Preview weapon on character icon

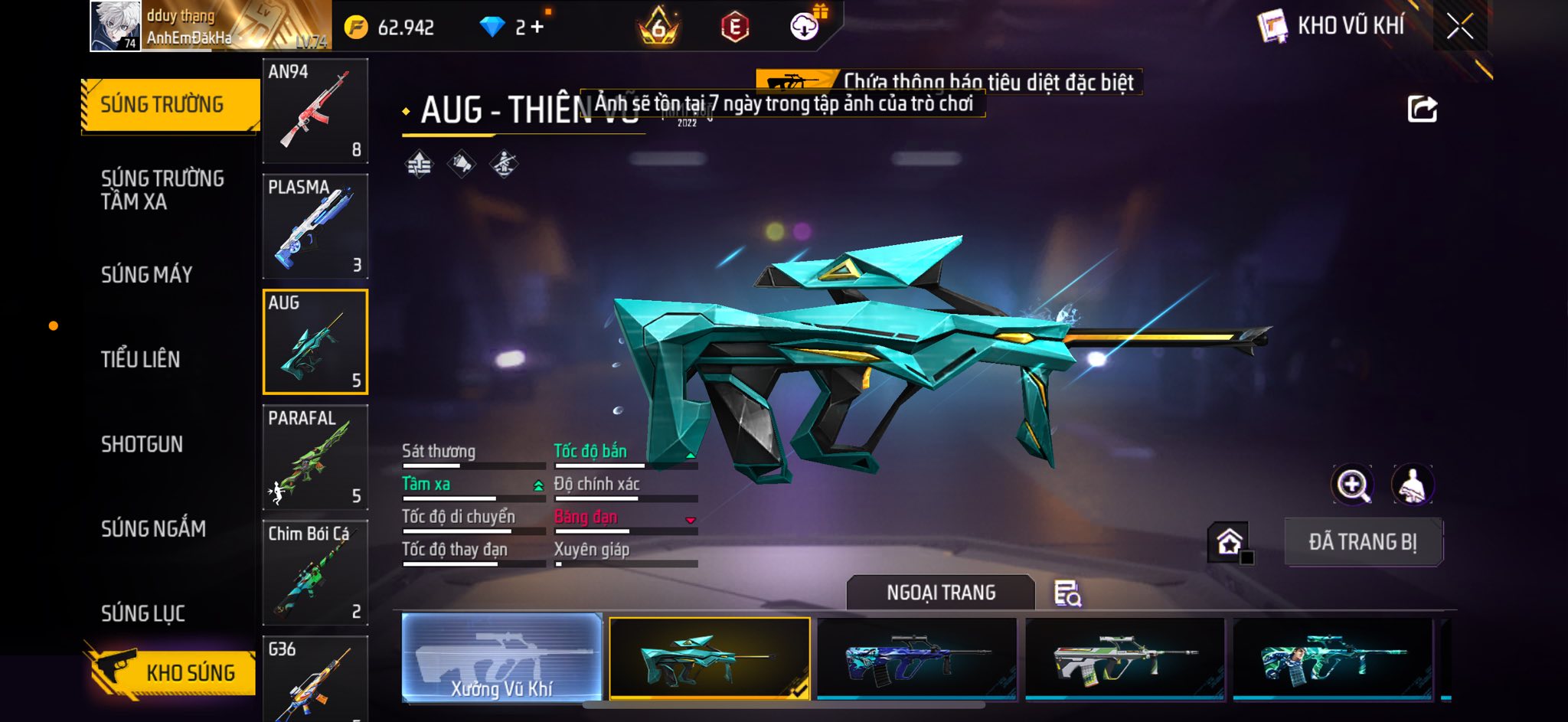click(1412, 485)
